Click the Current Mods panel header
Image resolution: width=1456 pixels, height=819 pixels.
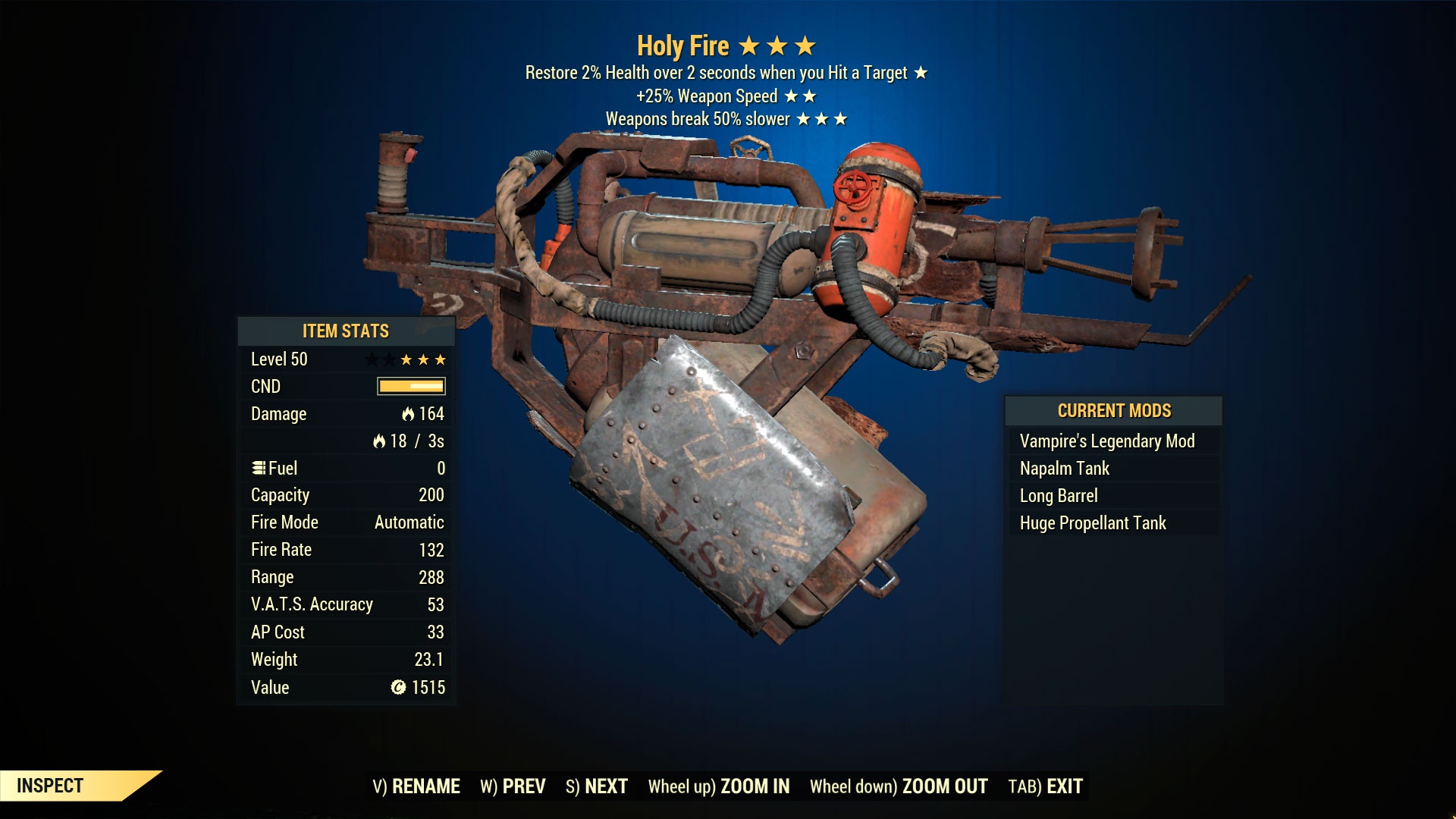point(1114,410)
